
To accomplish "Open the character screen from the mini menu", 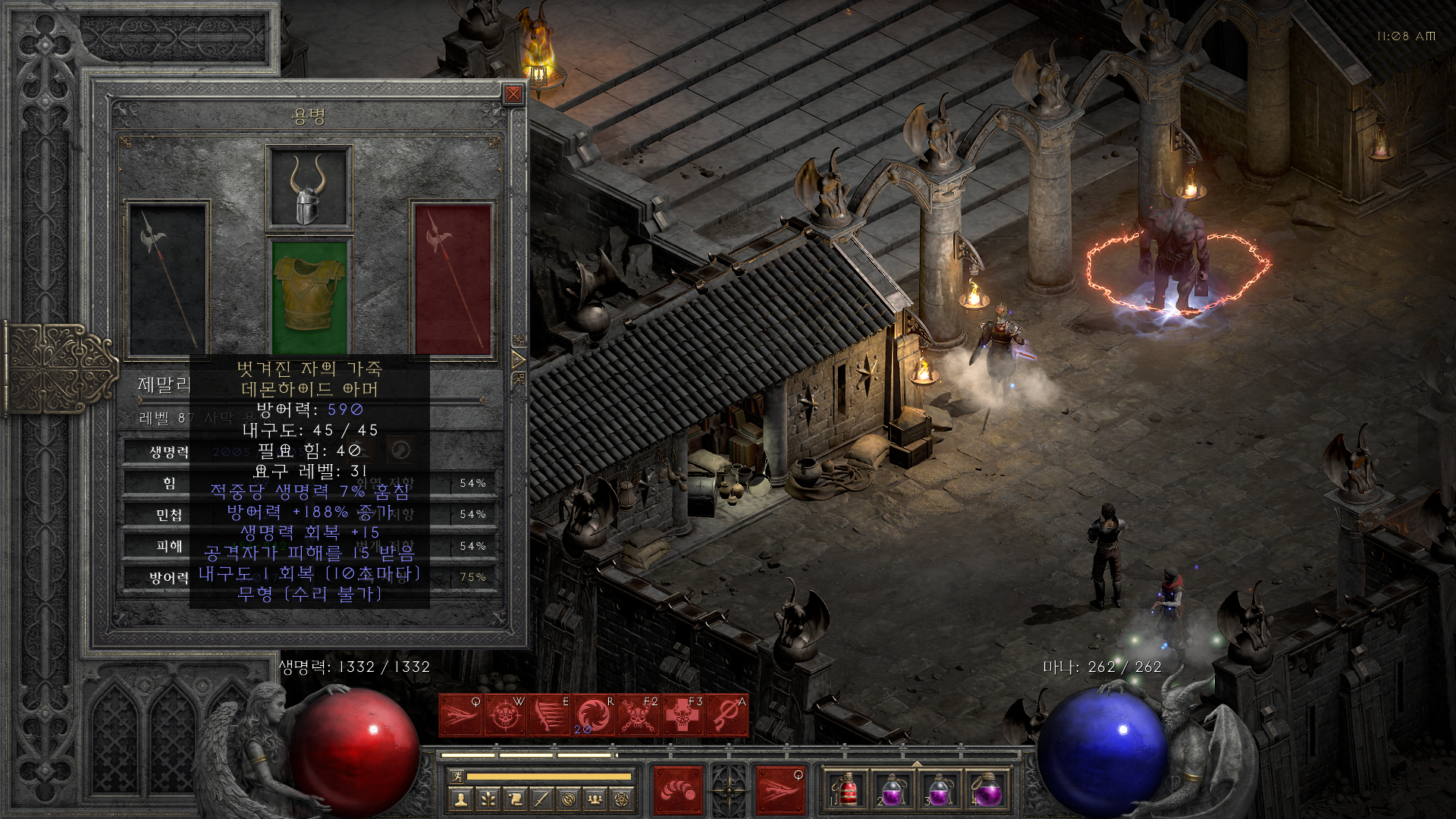I will pyautogui.click(x=460, y=799).
